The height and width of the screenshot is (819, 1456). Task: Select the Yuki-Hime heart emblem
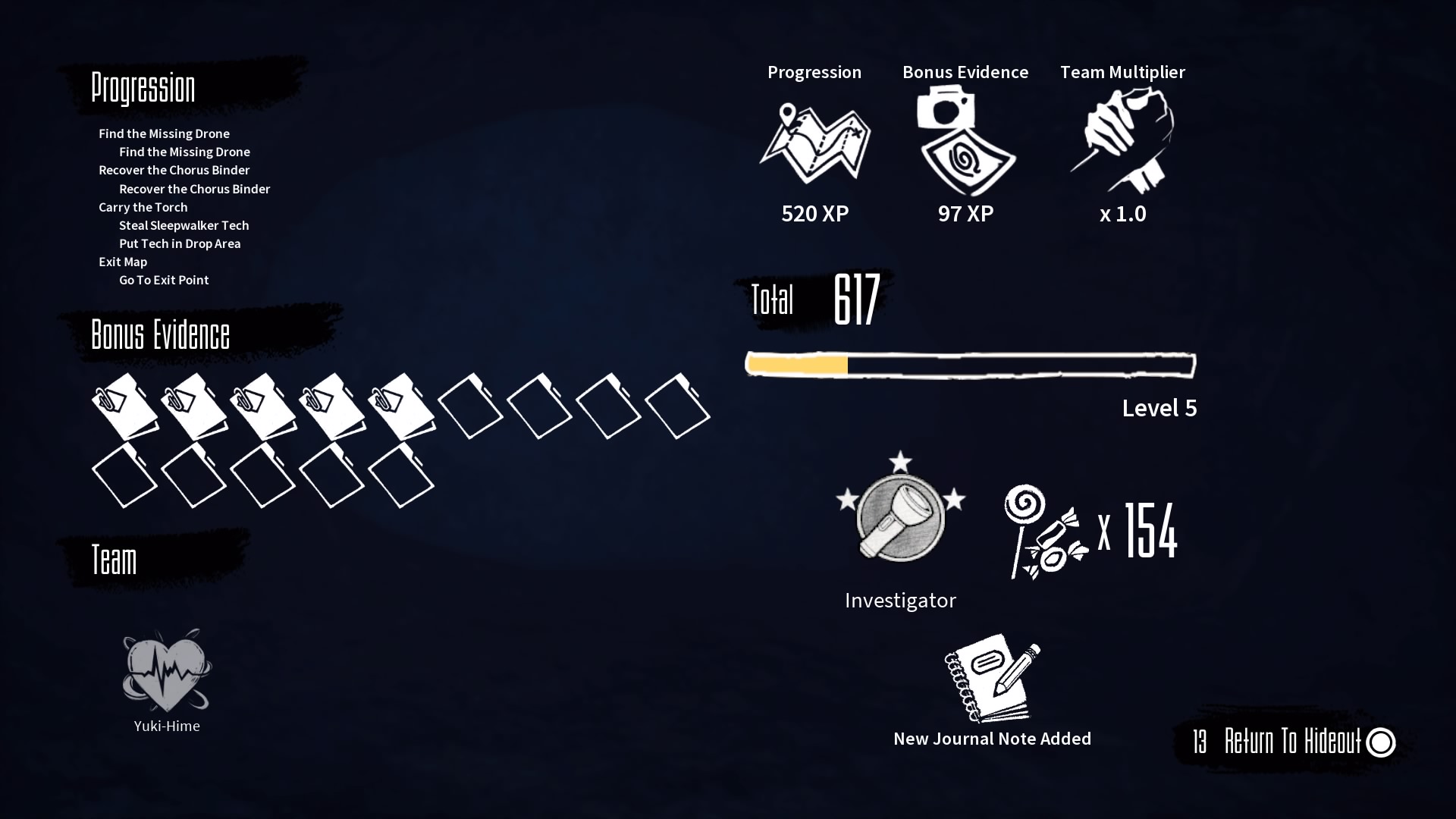(165, 671)
